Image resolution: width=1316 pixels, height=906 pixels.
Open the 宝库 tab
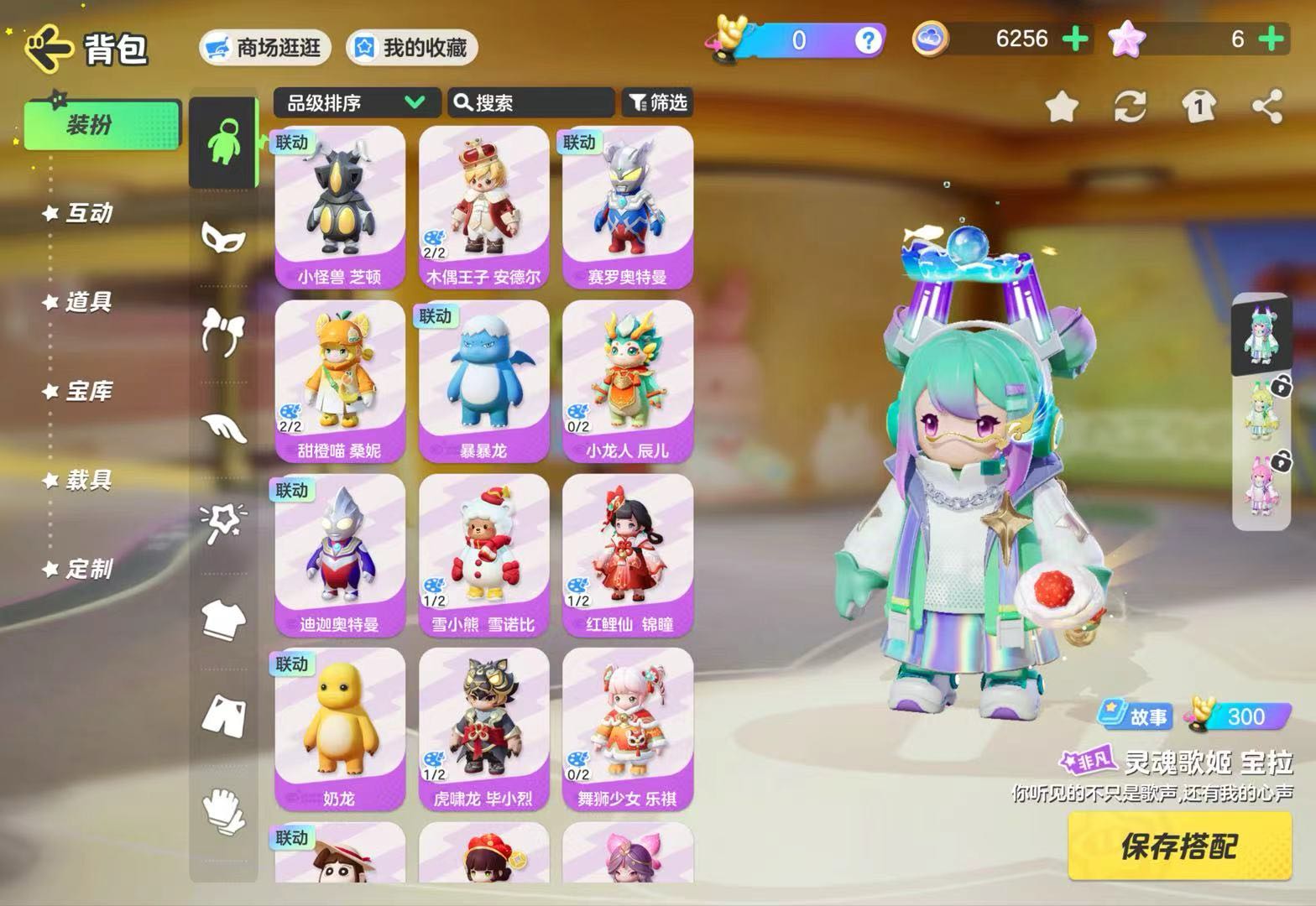88,391
